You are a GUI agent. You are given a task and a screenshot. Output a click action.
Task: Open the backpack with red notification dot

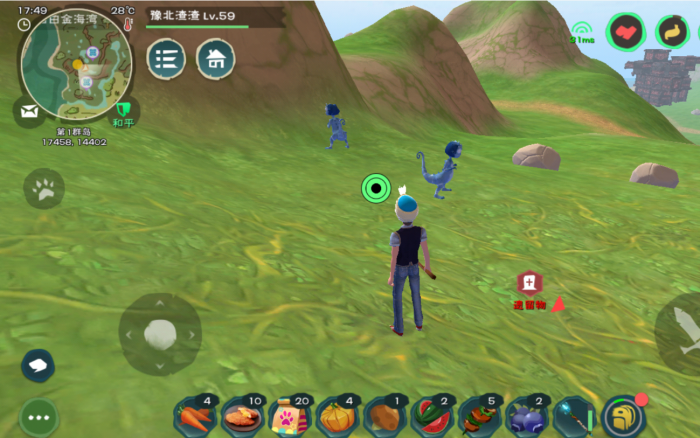point(623,415)
